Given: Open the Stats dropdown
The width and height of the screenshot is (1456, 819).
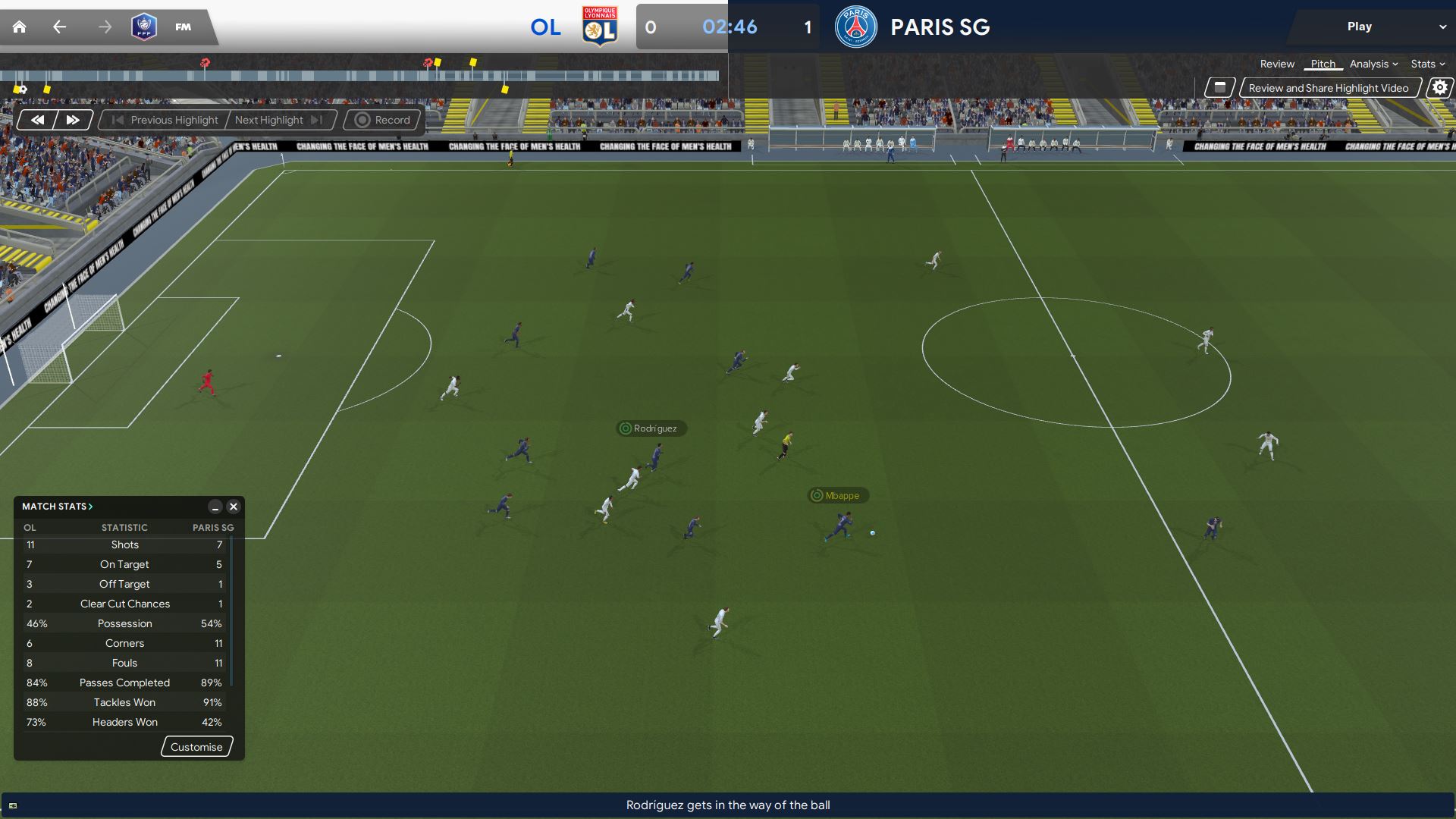Looking at the screenshot, I should pyautogui.click(x=1427, y=64).
